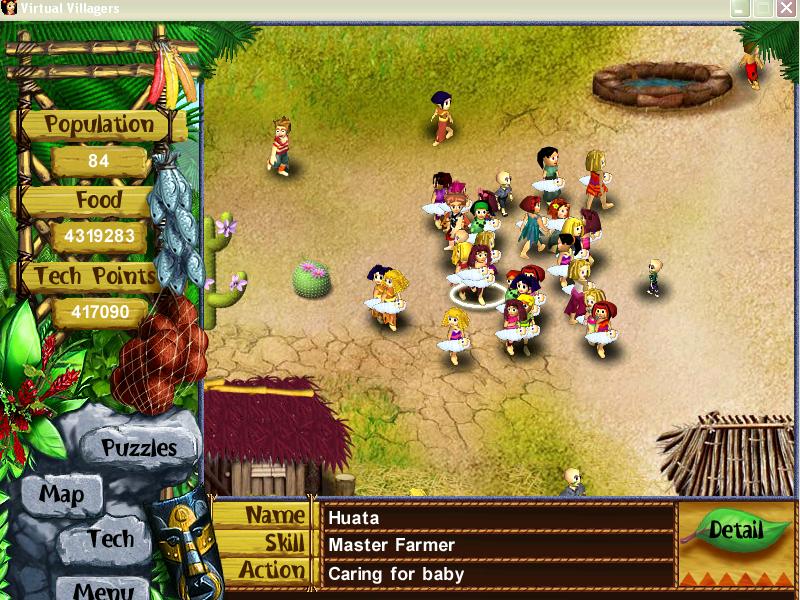Open the Map view

(61, 494)
